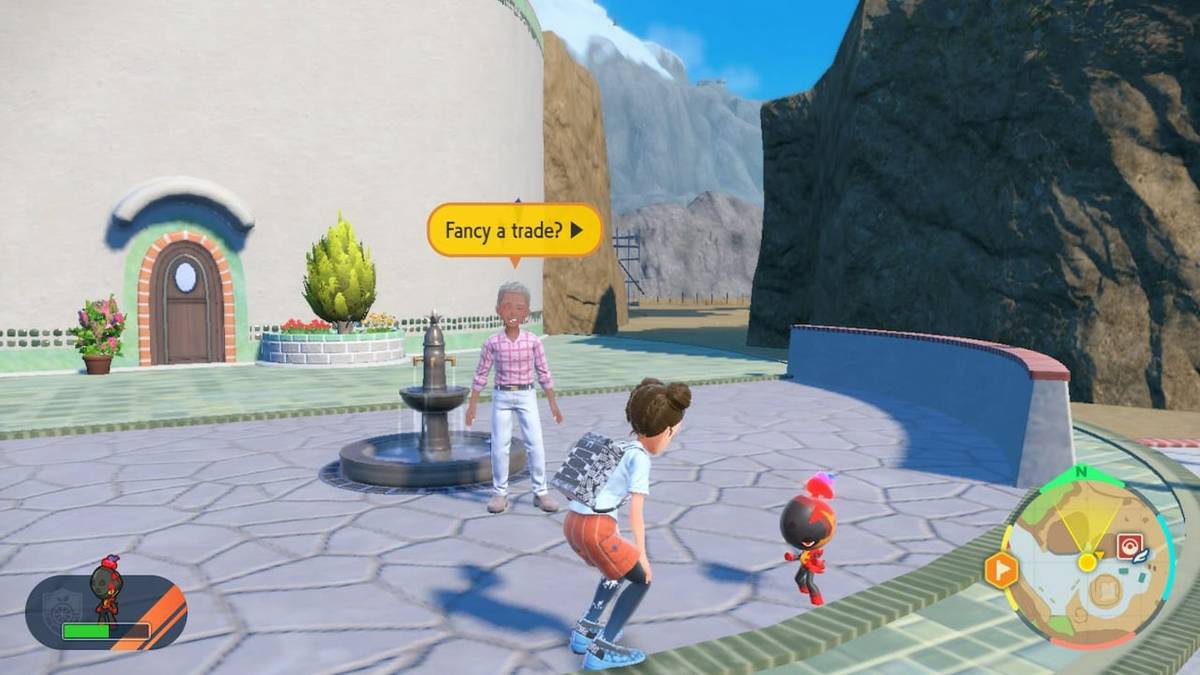Select the Pokémon Center marker on minimap

(x=1129, y=547)
